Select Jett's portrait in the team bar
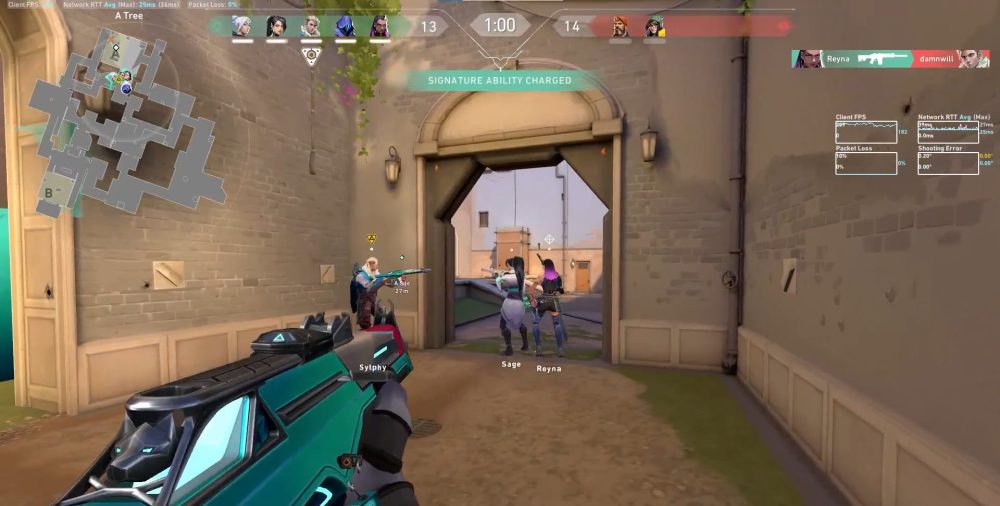Screen dimensions: 1000x506 coord(242,26)
